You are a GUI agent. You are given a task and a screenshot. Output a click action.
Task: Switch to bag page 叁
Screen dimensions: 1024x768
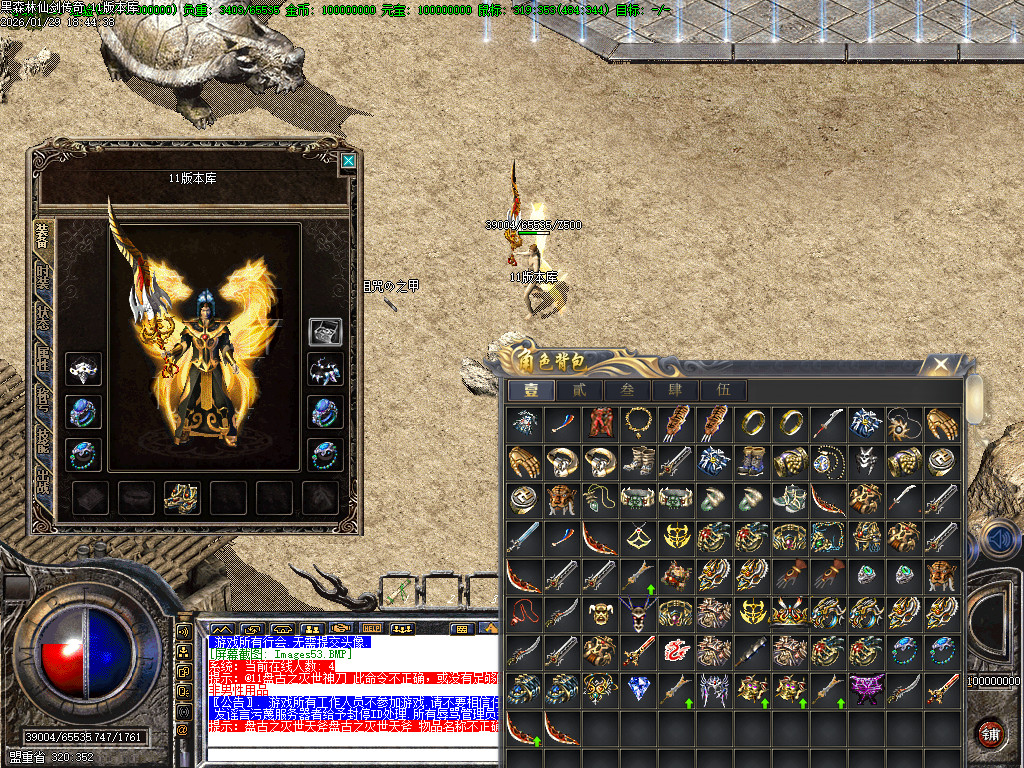(x=627, y=390)
